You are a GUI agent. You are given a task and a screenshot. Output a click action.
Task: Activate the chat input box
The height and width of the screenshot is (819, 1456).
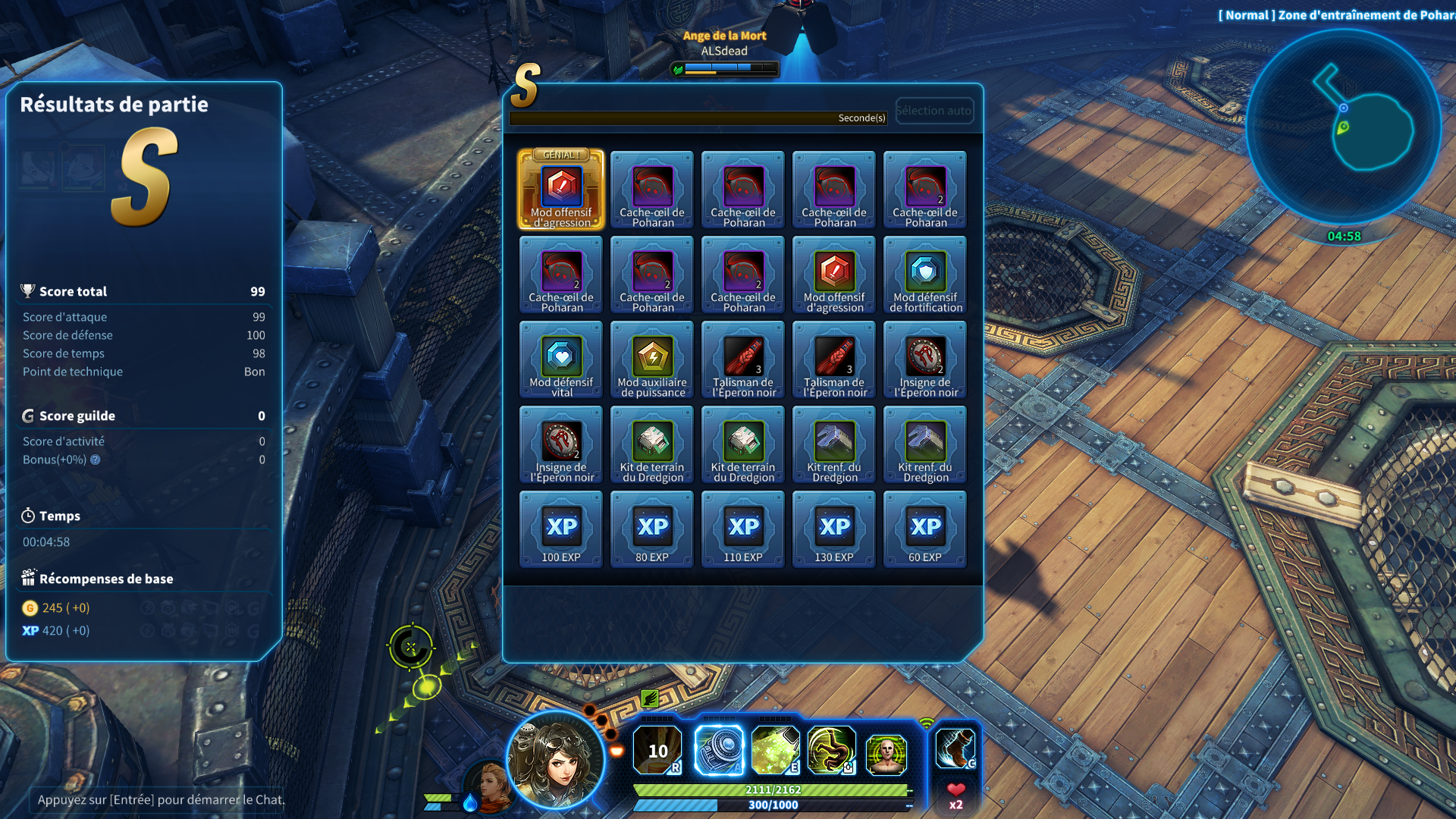tap(161, 799)
